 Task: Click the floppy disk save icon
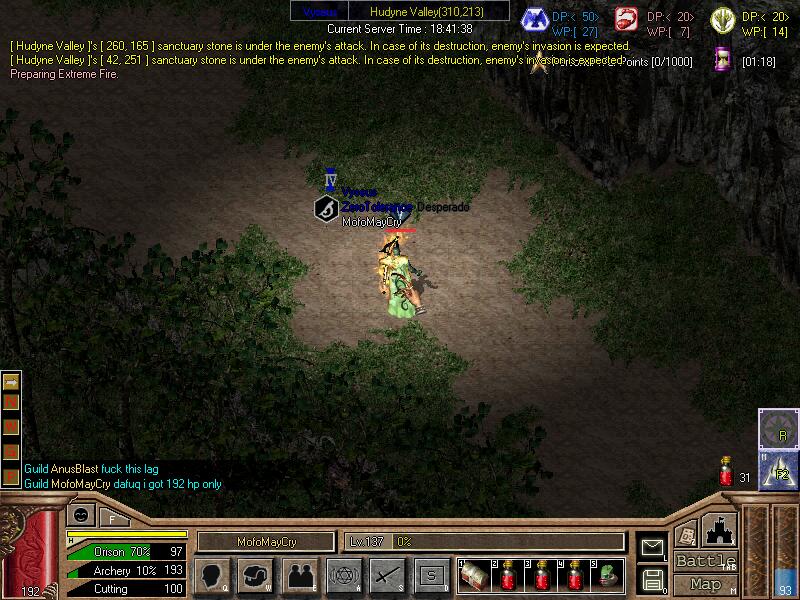pos(652,579)
